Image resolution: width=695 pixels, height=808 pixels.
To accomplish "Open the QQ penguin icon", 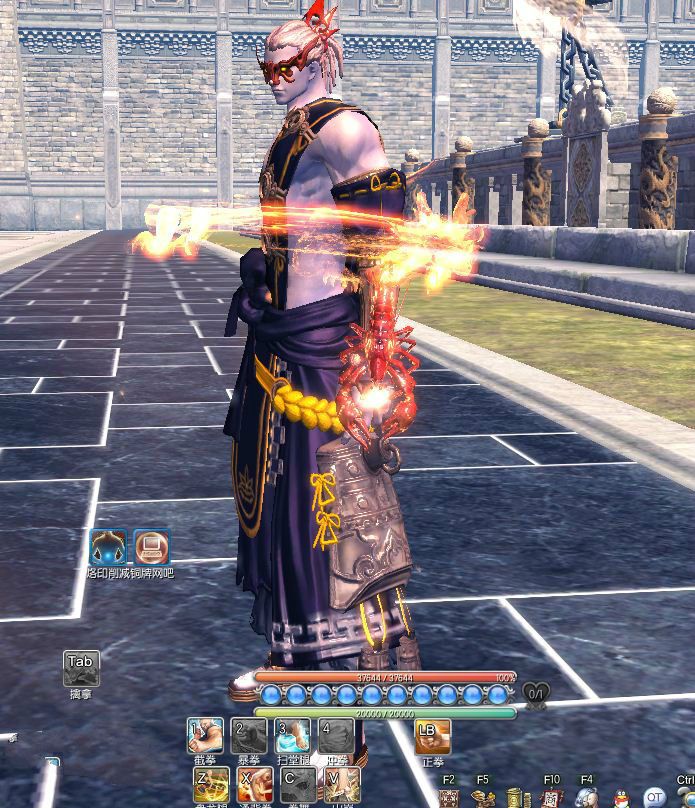I will [620, 799].
